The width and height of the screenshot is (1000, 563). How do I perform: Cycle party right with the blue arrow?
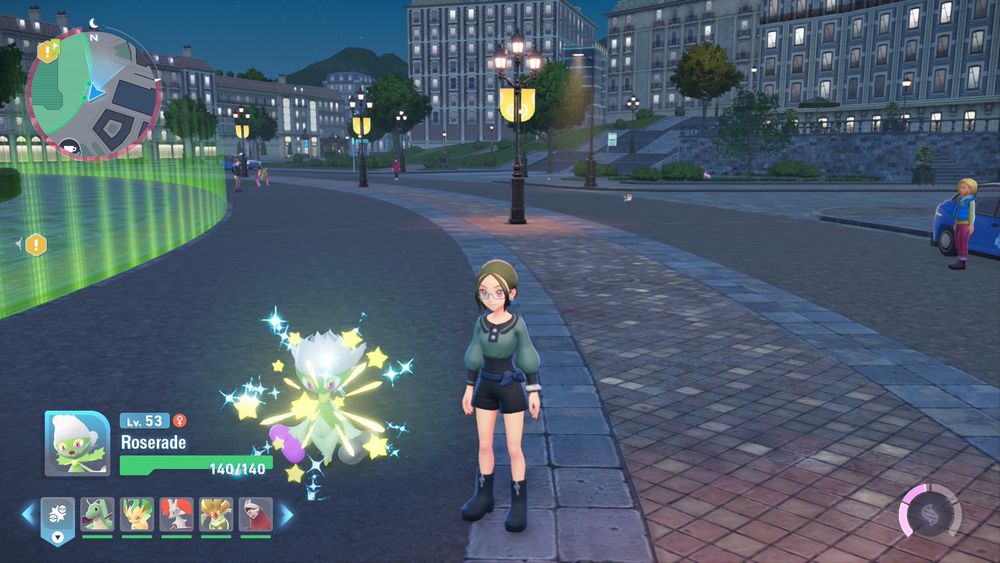[x=286, y=515]
